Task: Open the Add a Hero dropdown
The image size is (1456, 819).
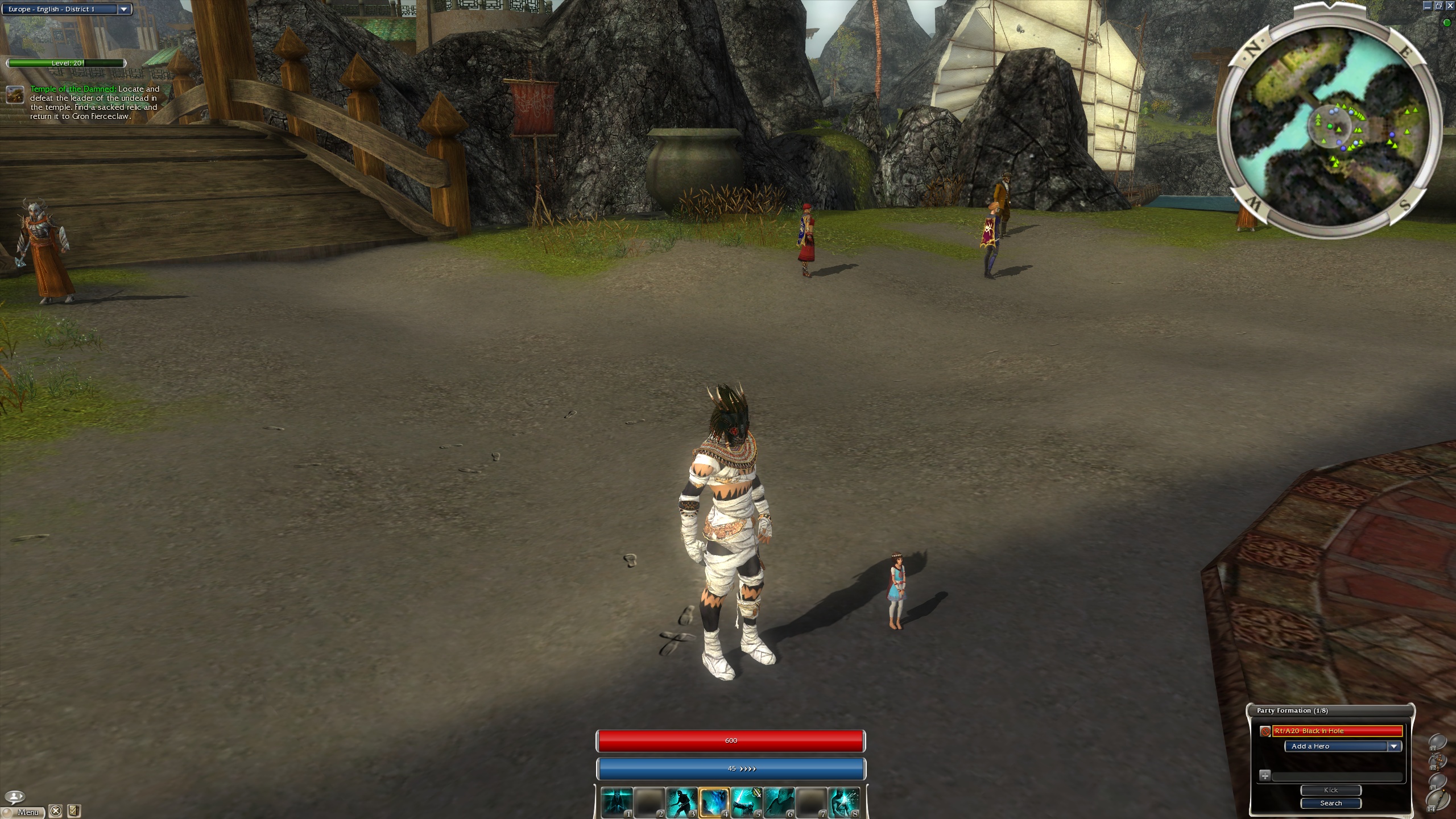Action: (x=1394, y=746)
